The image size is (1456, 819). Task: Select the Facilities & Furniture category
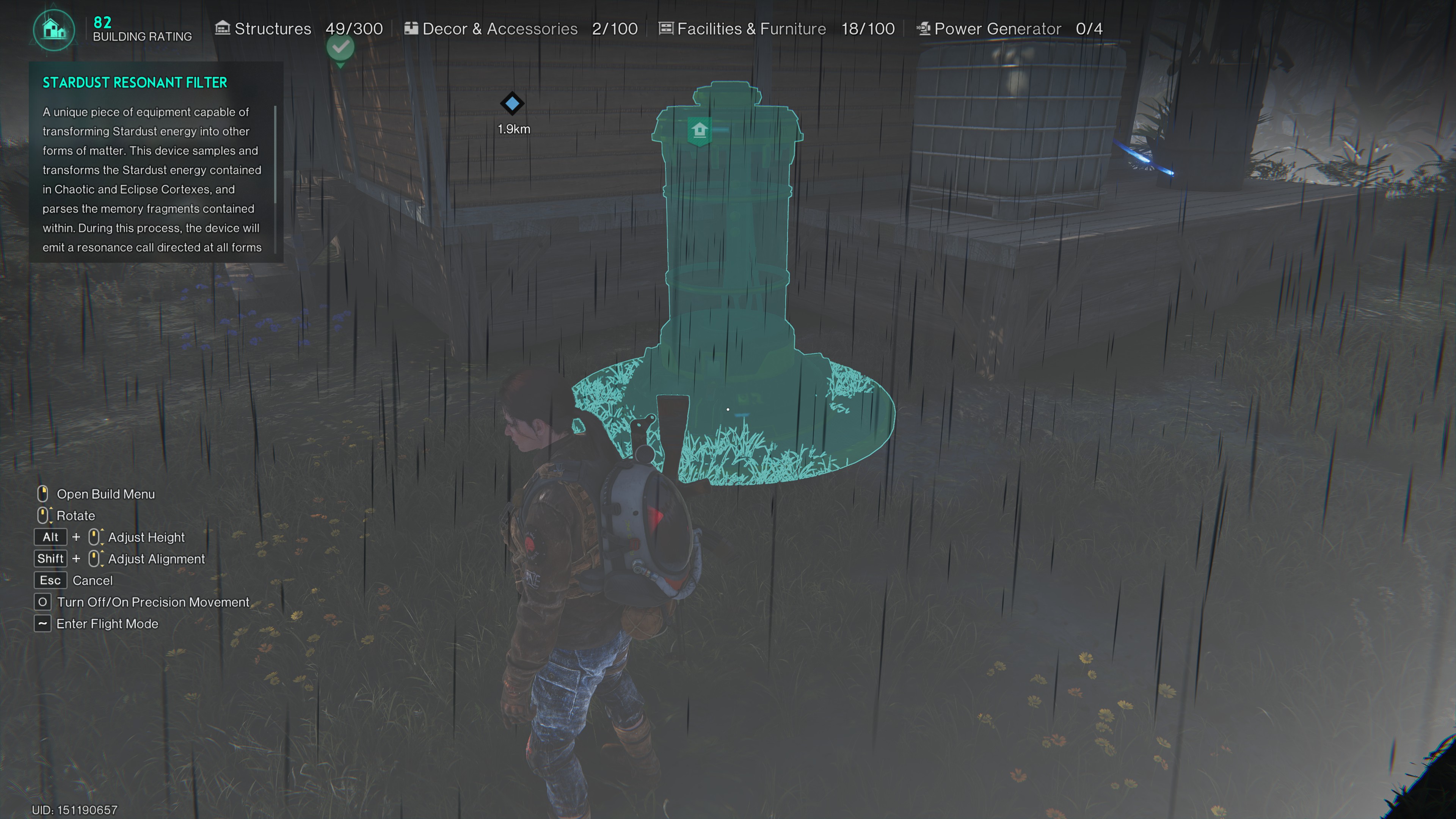coord(751,29)
